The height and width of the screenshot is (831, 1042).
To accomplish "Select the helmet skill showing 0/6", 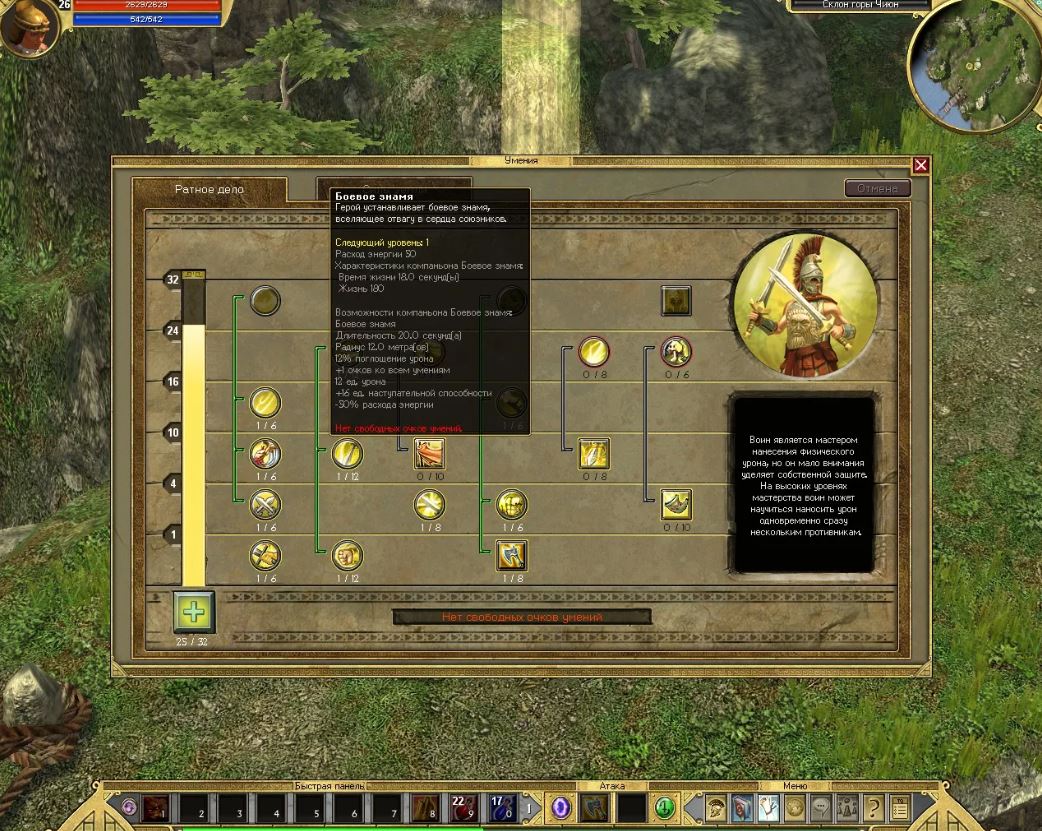I will [x=677, y=351].
